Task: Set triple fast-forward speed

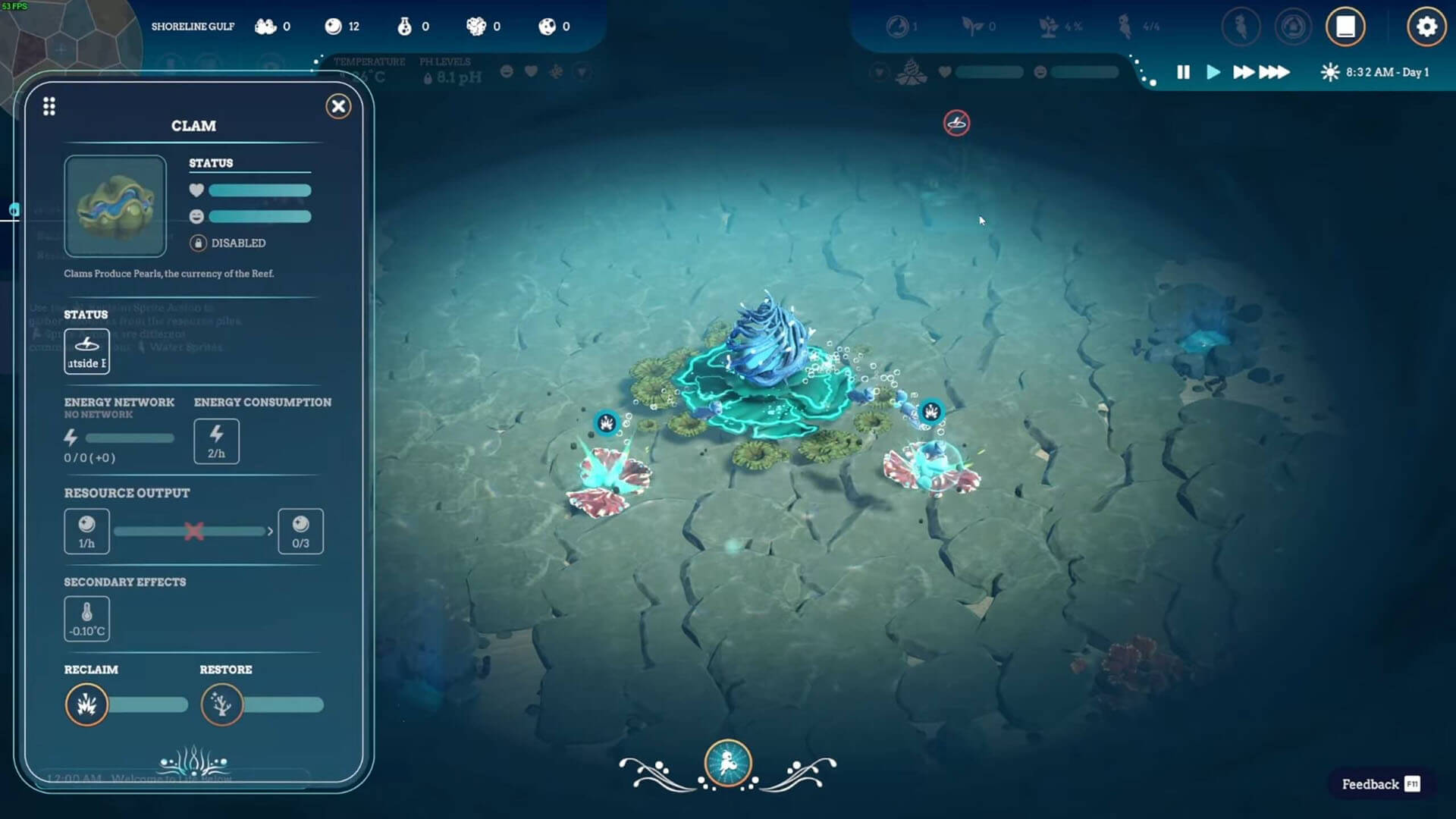Action: click(x=1275, y=72)
